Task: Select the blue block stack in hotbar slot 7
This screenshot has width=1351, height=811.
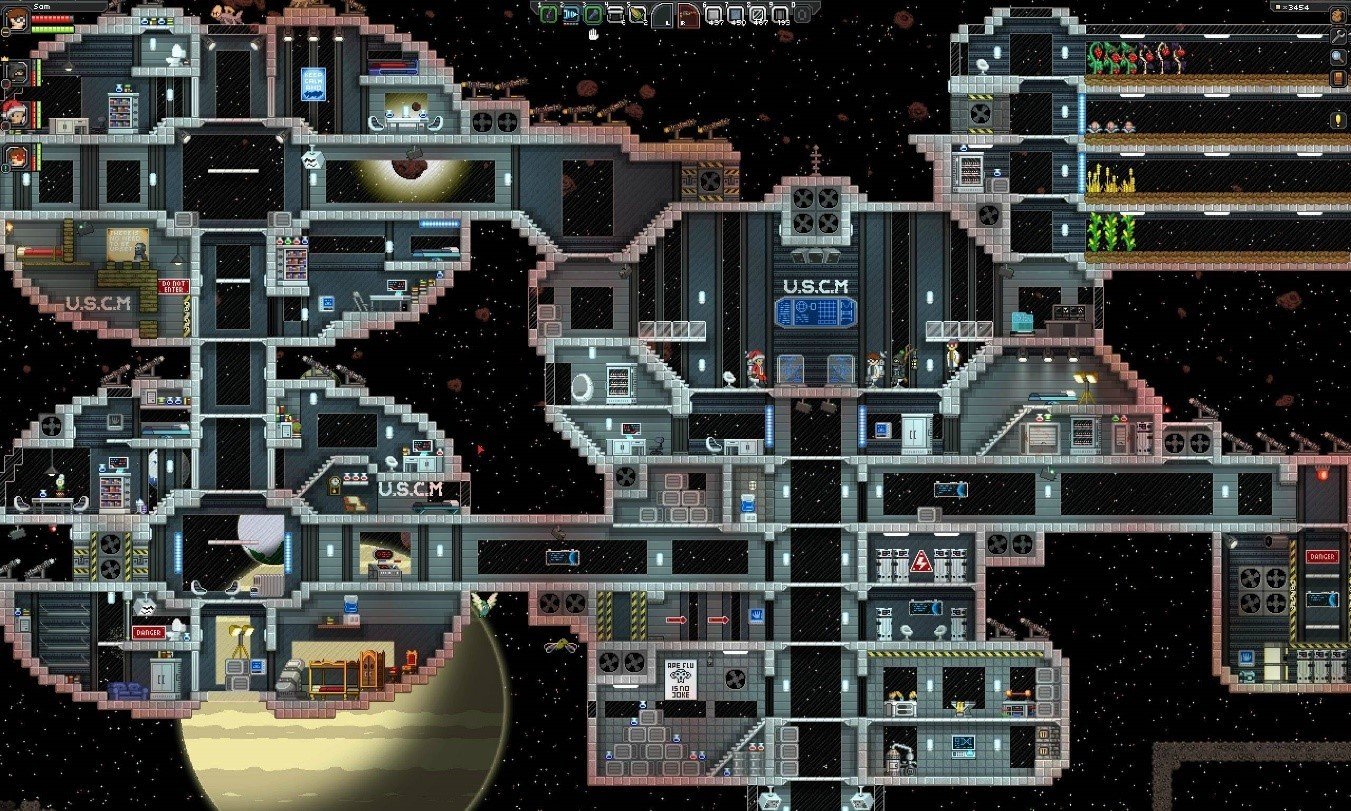Action: click(x=736, y=14)
